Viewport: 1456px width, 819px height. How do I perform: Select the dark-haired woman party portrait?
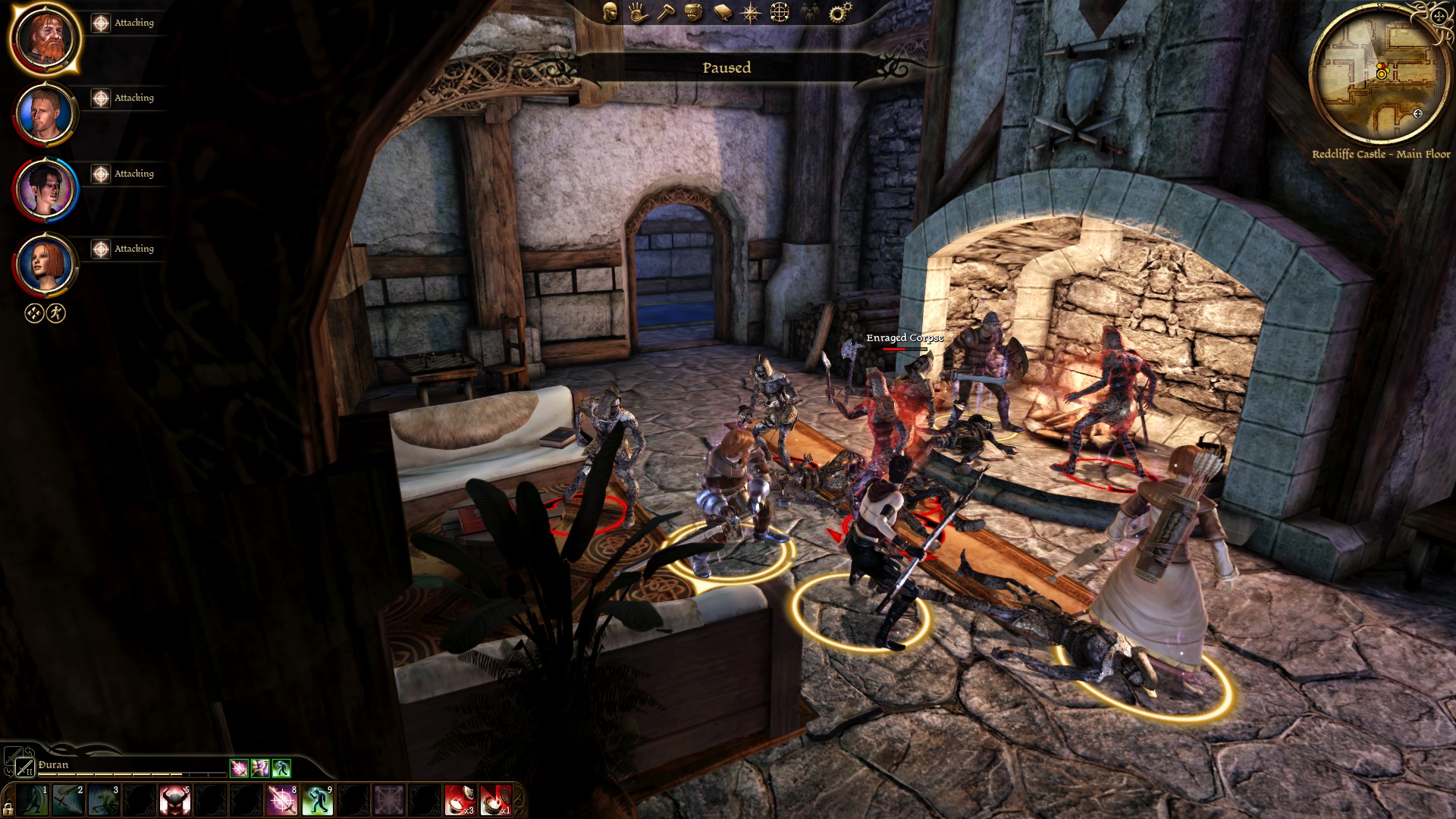45,189
